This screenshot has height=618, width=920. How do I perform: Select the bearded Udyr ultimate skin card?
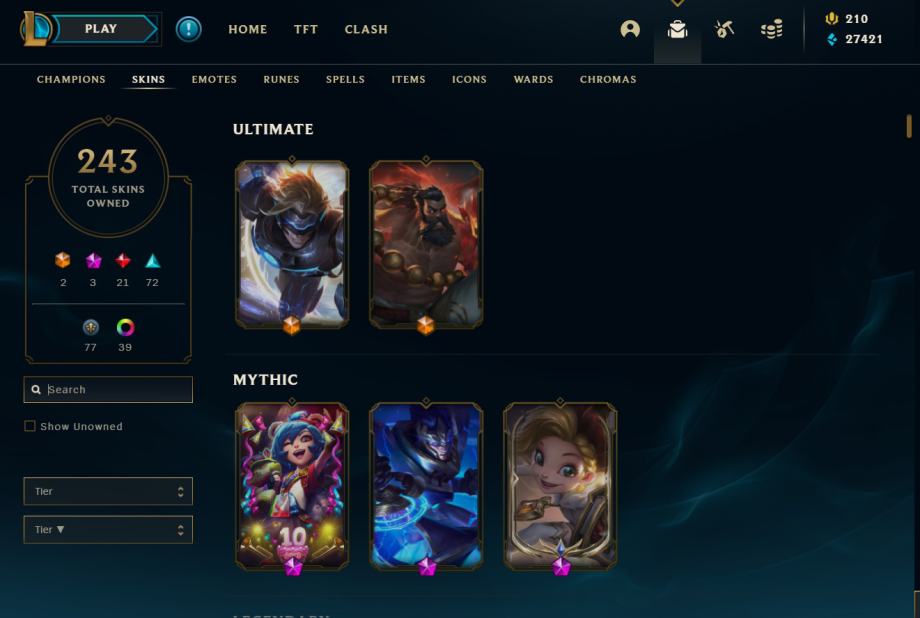pos(426,243)
